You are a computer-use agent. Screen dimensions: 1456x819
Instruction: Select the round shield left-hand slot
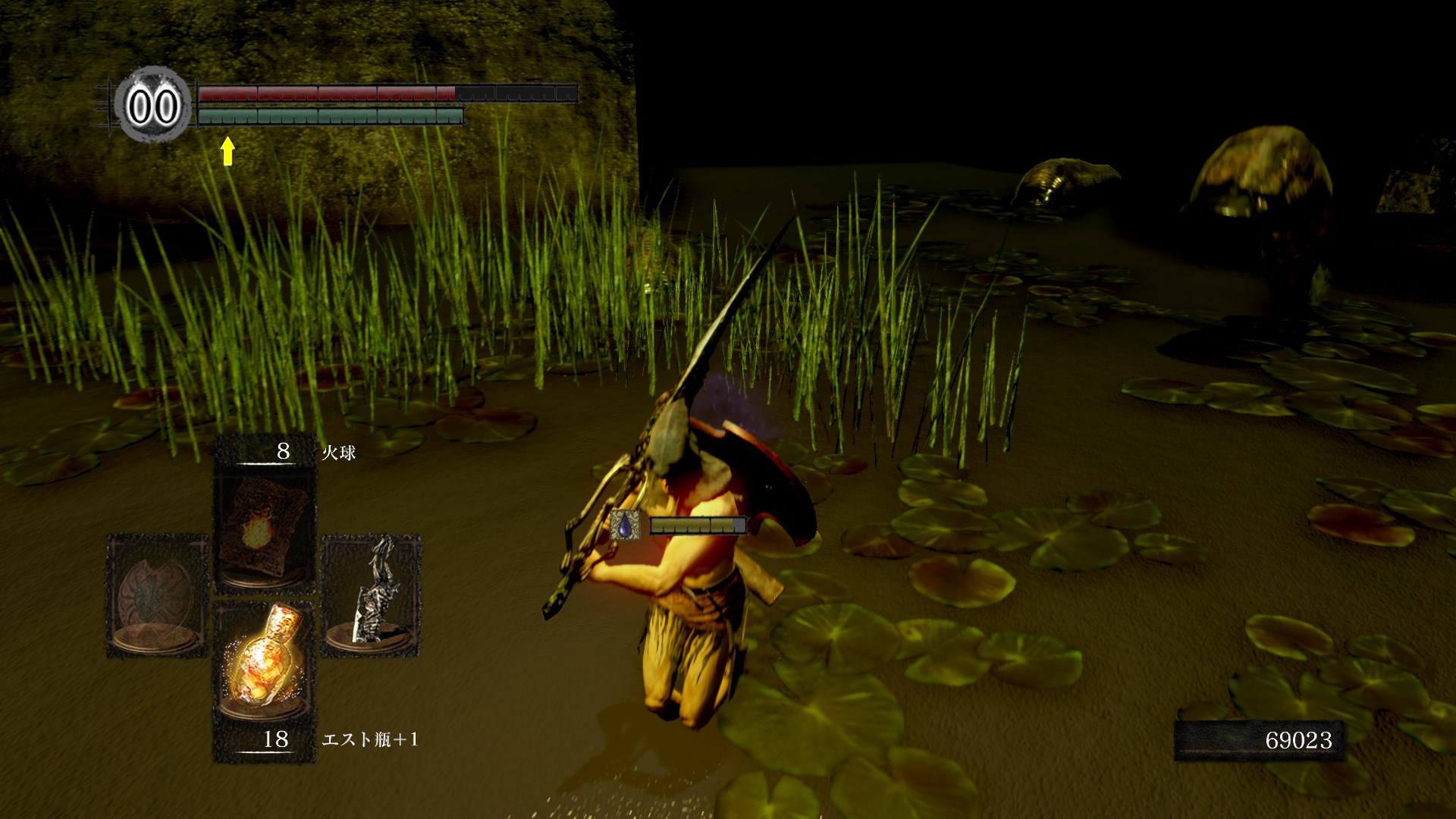click(157, 595)
